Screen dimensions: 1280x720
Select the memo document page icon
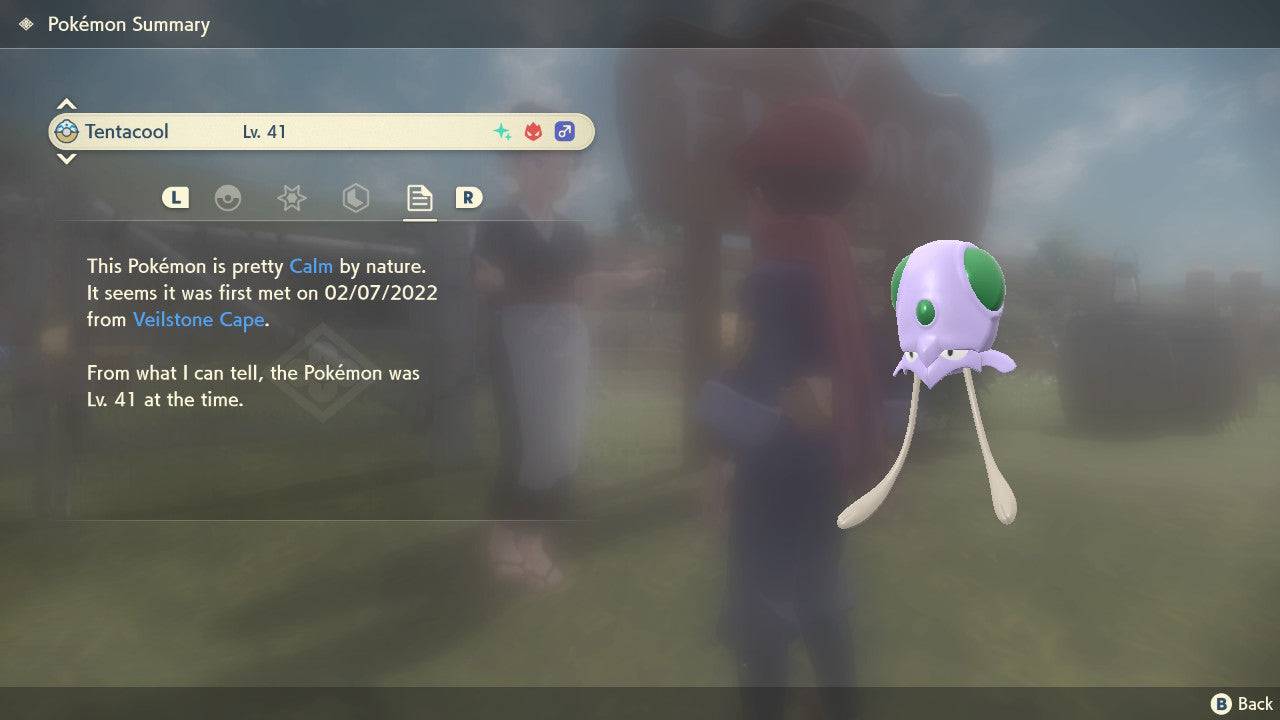(x=419, y=198)
